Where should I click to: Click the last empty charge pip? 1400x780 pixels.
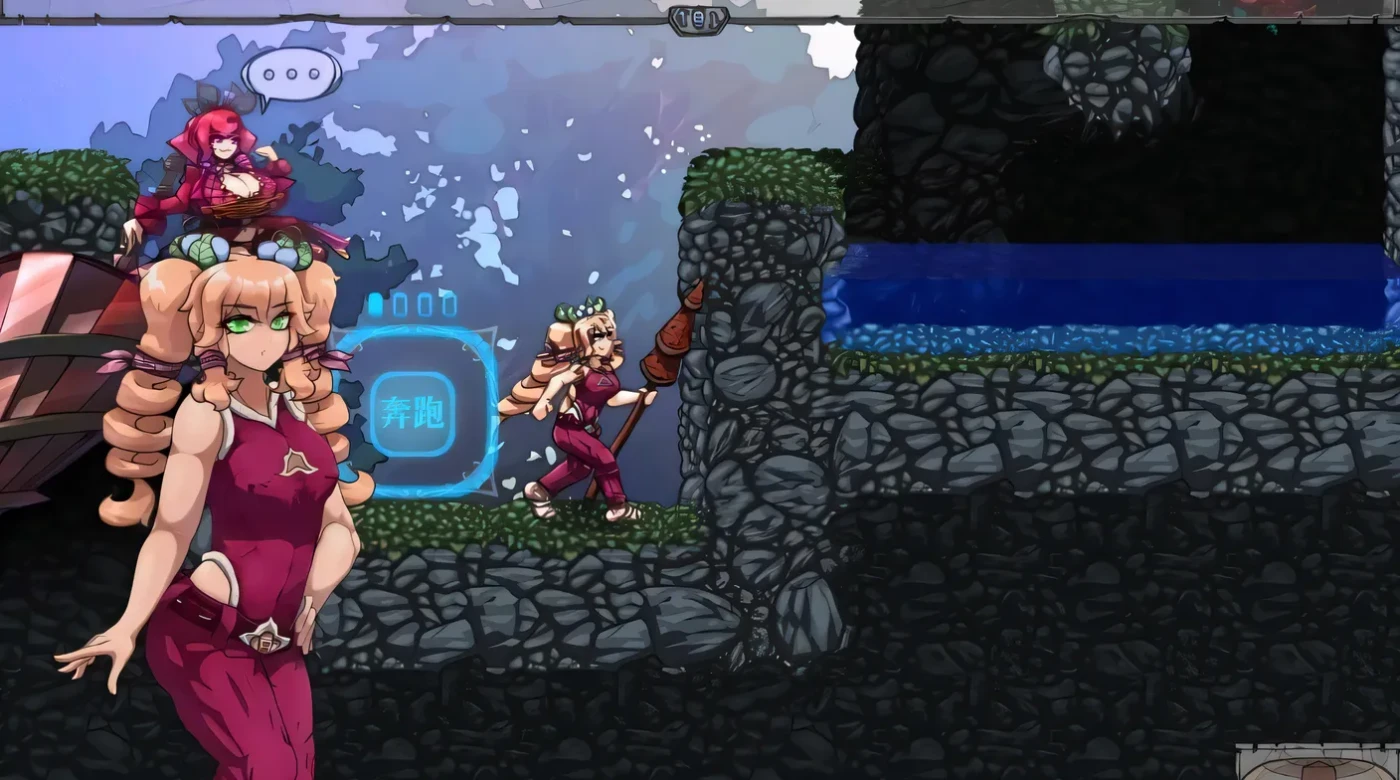point(450,304)
